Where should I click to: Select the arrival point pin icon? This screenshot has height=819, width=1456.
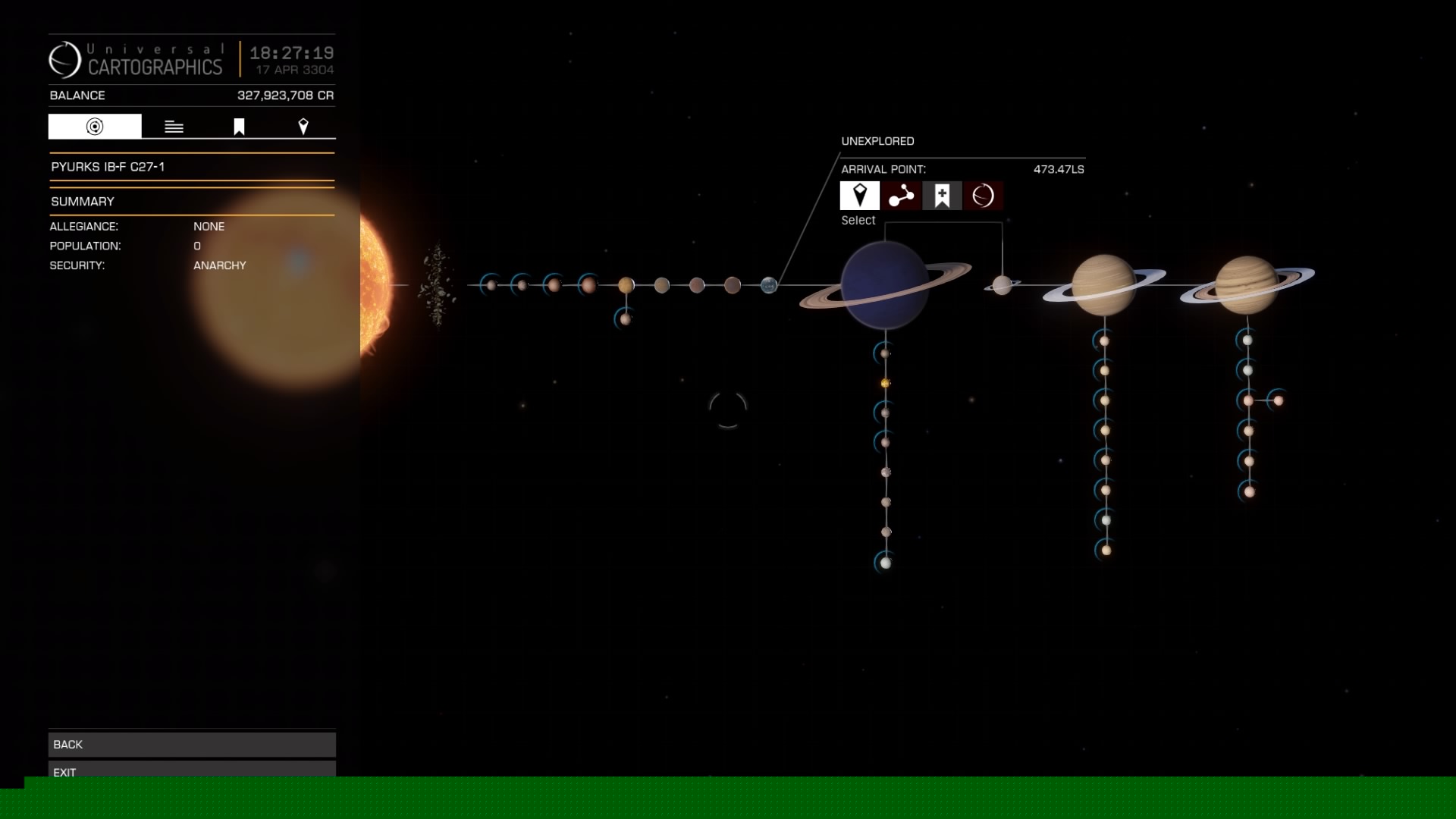pos(860,196)
